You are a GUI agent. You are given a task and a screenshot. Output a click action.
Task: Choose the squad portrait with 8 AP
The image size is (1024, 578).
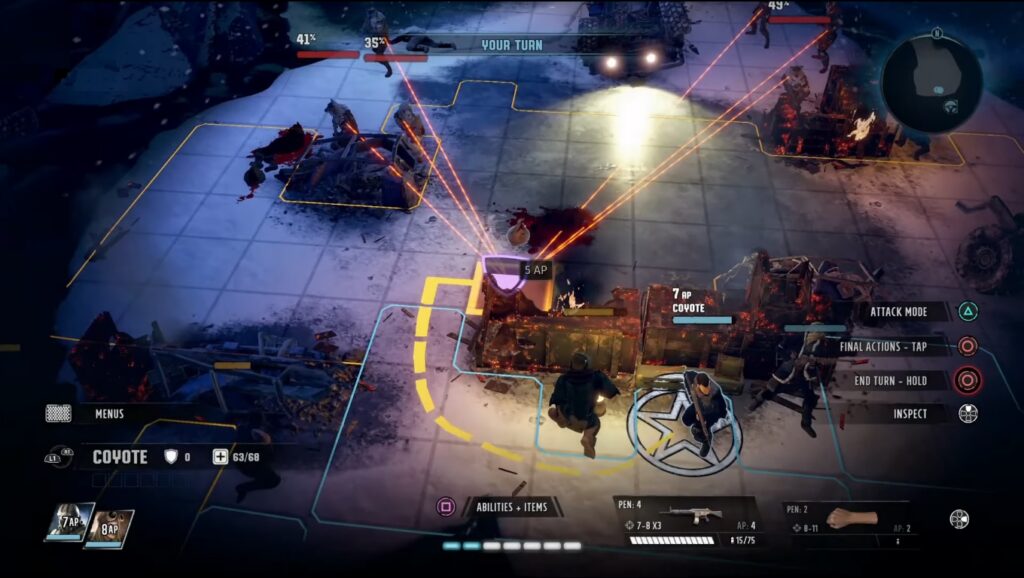108,528
